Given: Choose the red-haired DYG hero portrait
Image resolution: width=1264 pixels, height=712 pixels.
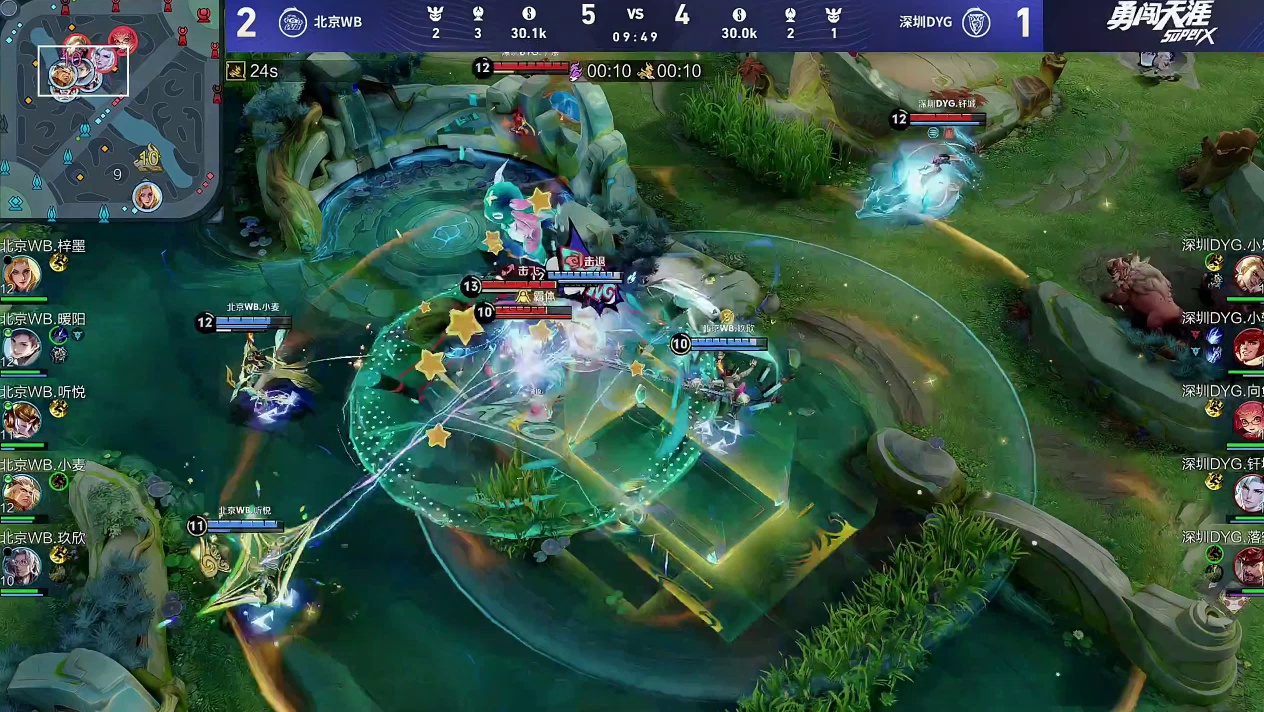Looking at the screenshot, I should pos(1248,346).
